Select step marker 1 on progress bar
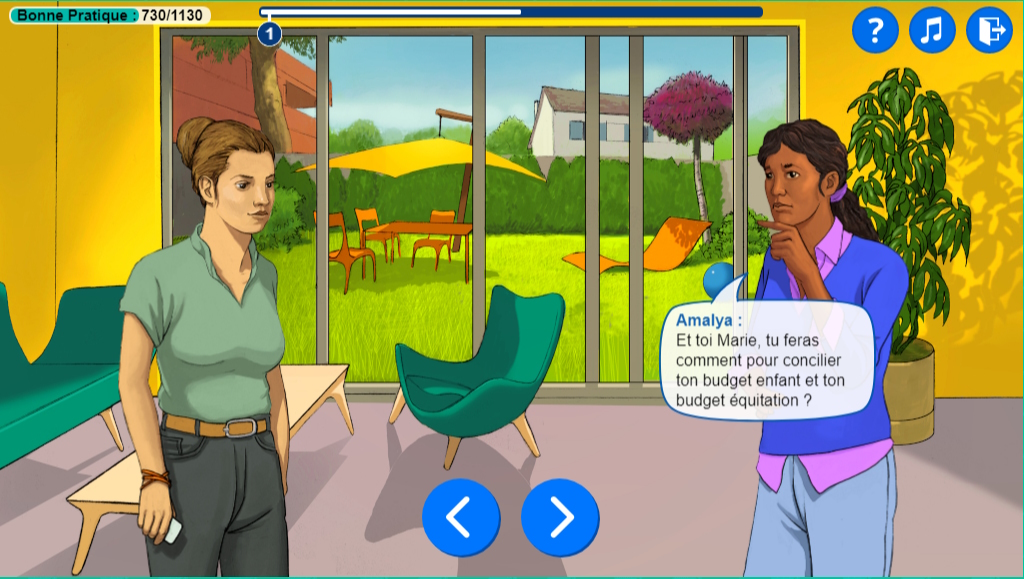The width and height of the screenshot is (1024, 579). pyautogui.click(x=269, y=35)
